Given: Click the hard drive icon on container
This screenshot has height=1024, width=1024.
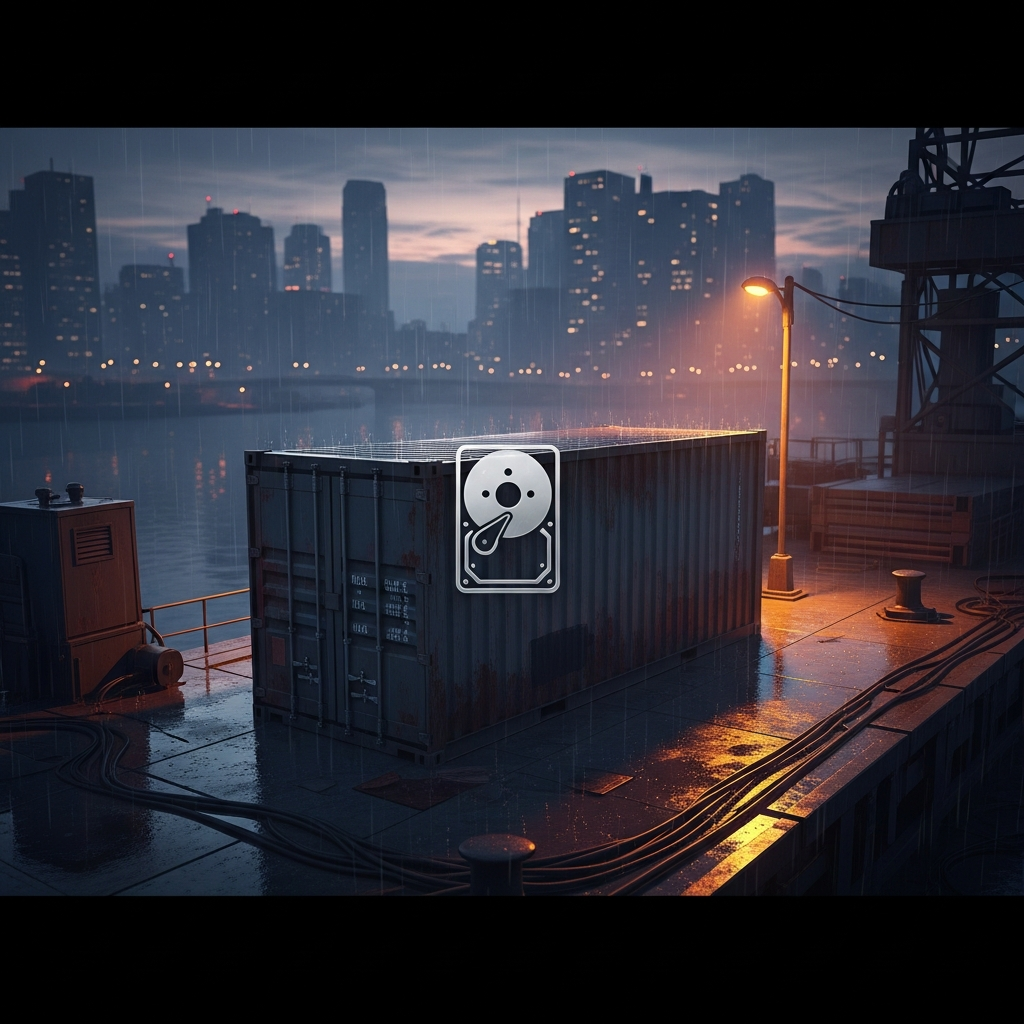Looking at the screenshot, I should click(x=507, y=518).
